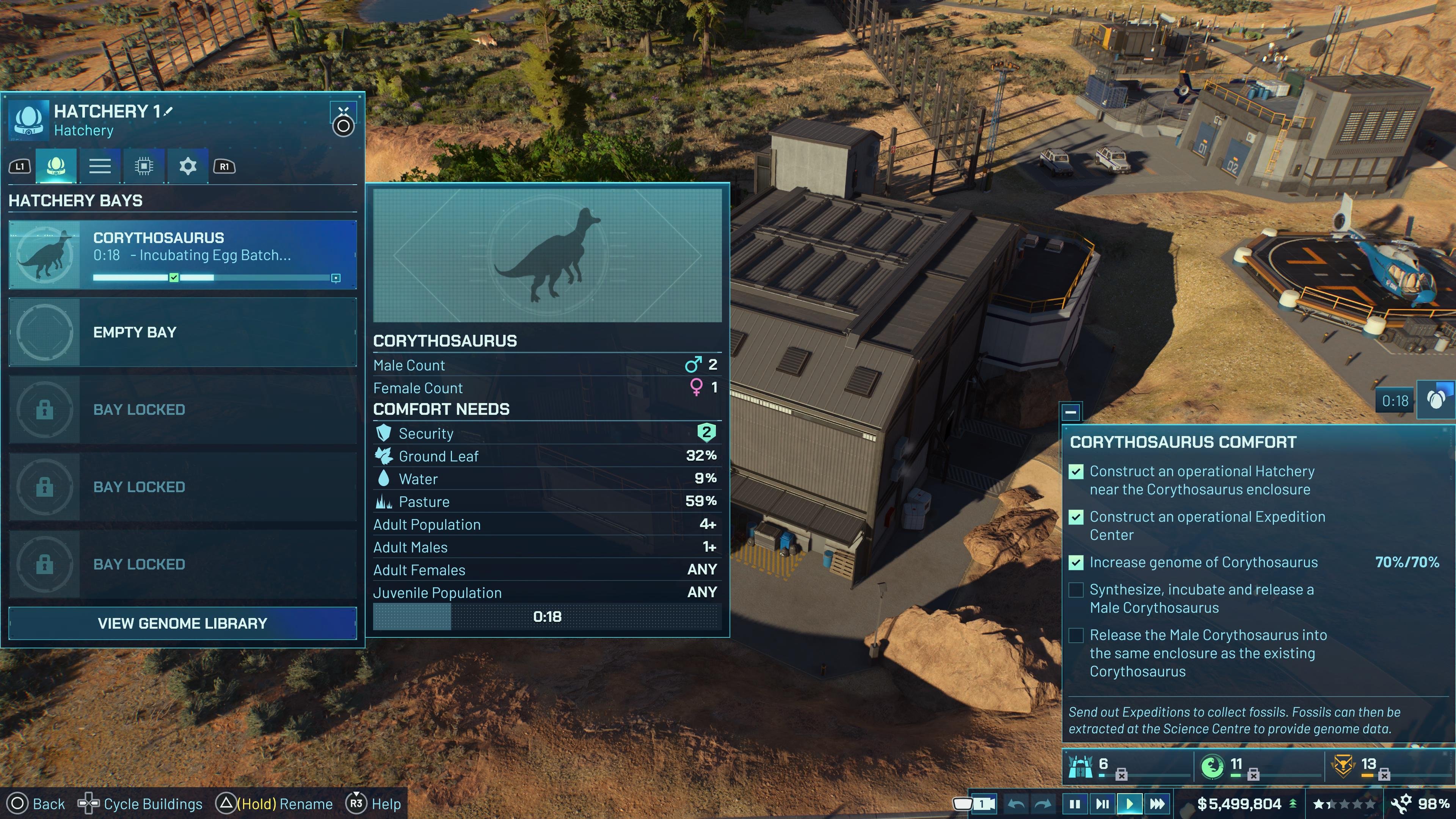The image size is (1456, 819).
Task: Tick the 'Synthesize, incubate and release a Male Corythosaurus' checkbox
Action: tap(1076, 590)
